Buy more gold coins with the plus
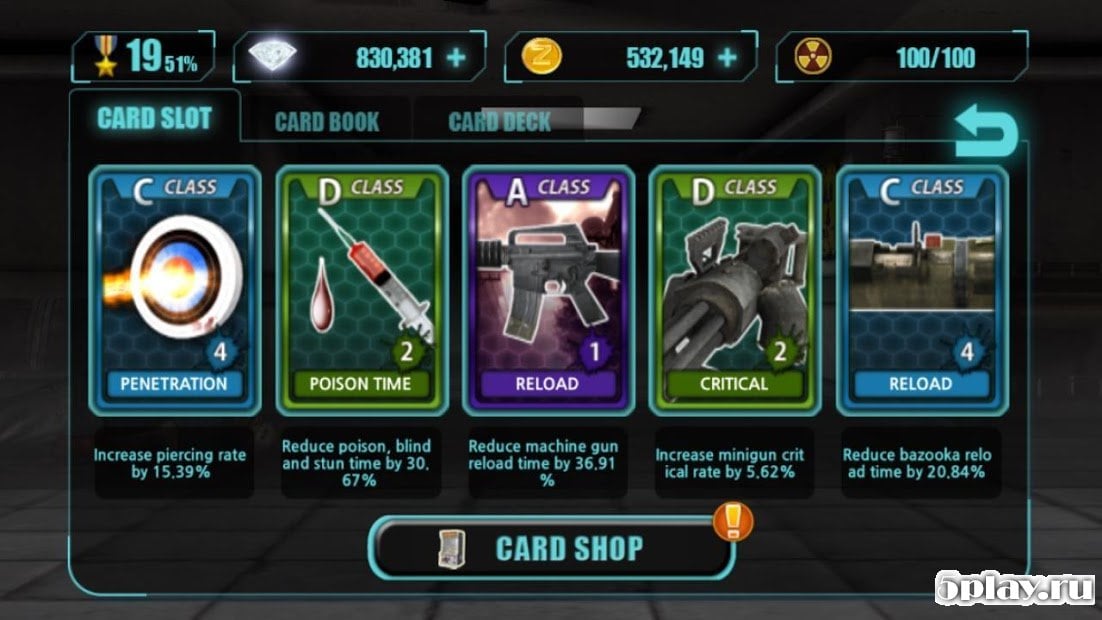 point(727,58)
